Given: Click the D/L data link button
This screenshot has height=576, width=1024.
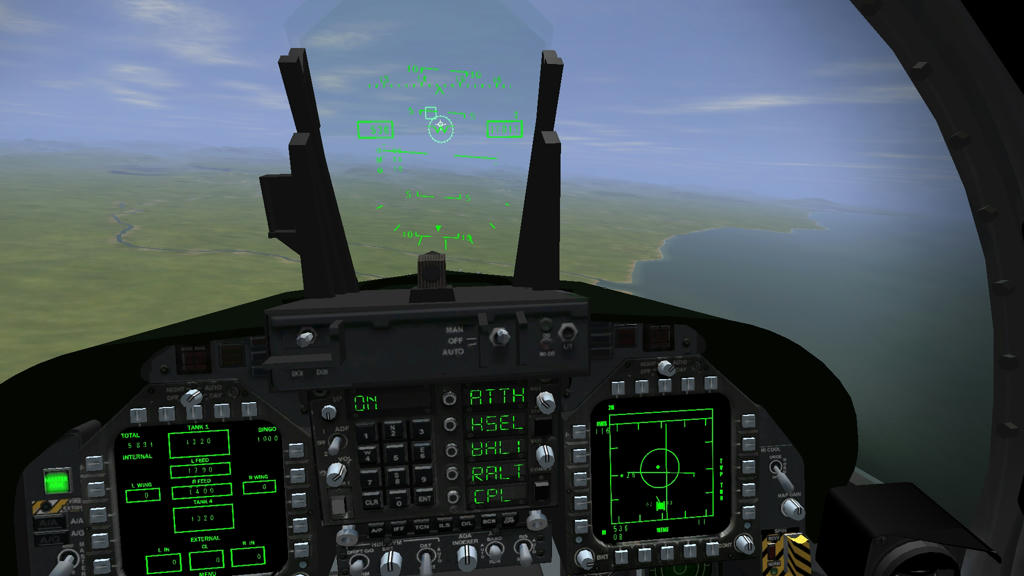Looking at the screenshot, I should 466,523.
